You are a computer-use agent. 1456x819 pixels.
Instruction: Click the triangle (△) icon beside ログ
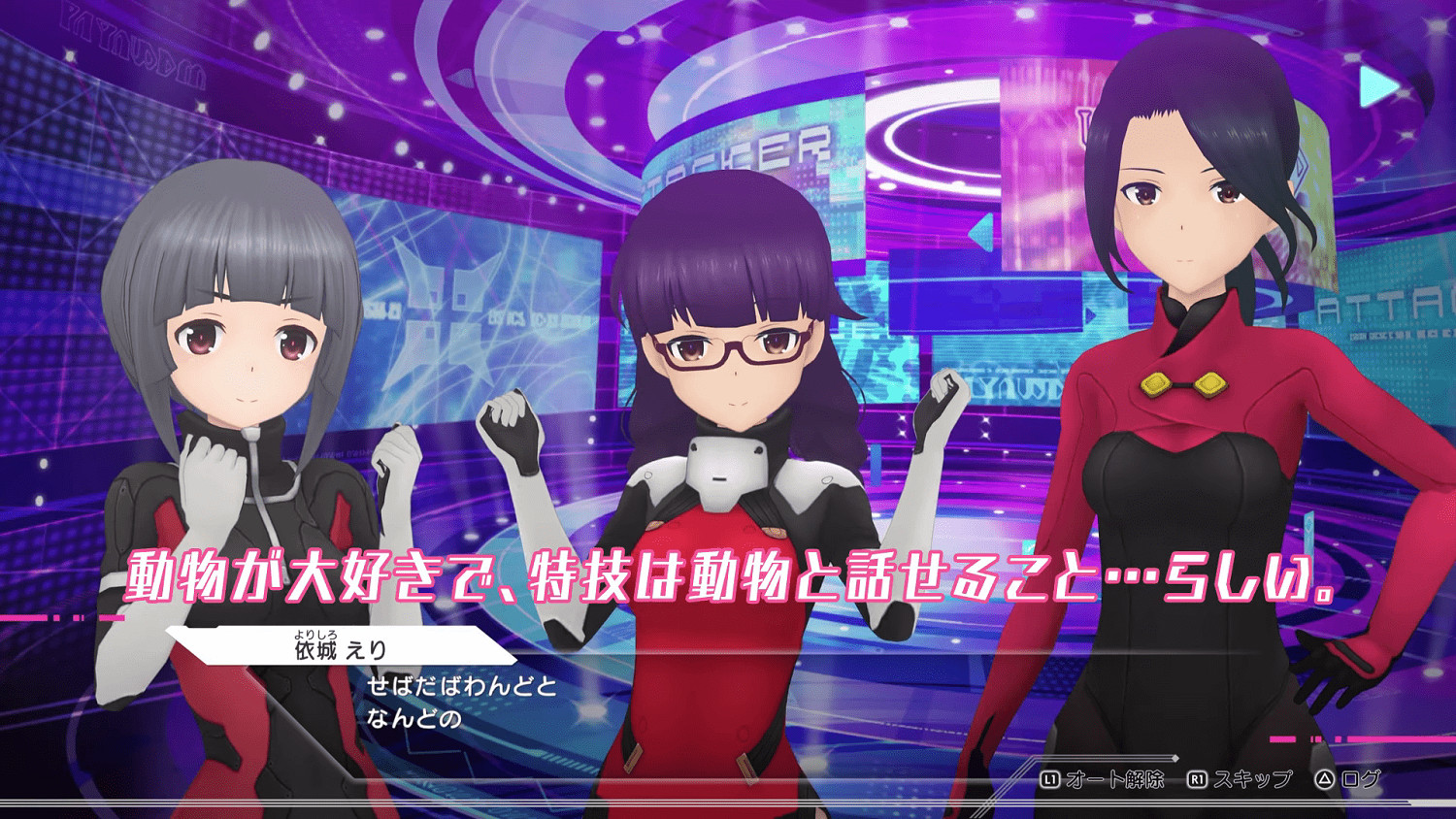(x=1326, y=777)
